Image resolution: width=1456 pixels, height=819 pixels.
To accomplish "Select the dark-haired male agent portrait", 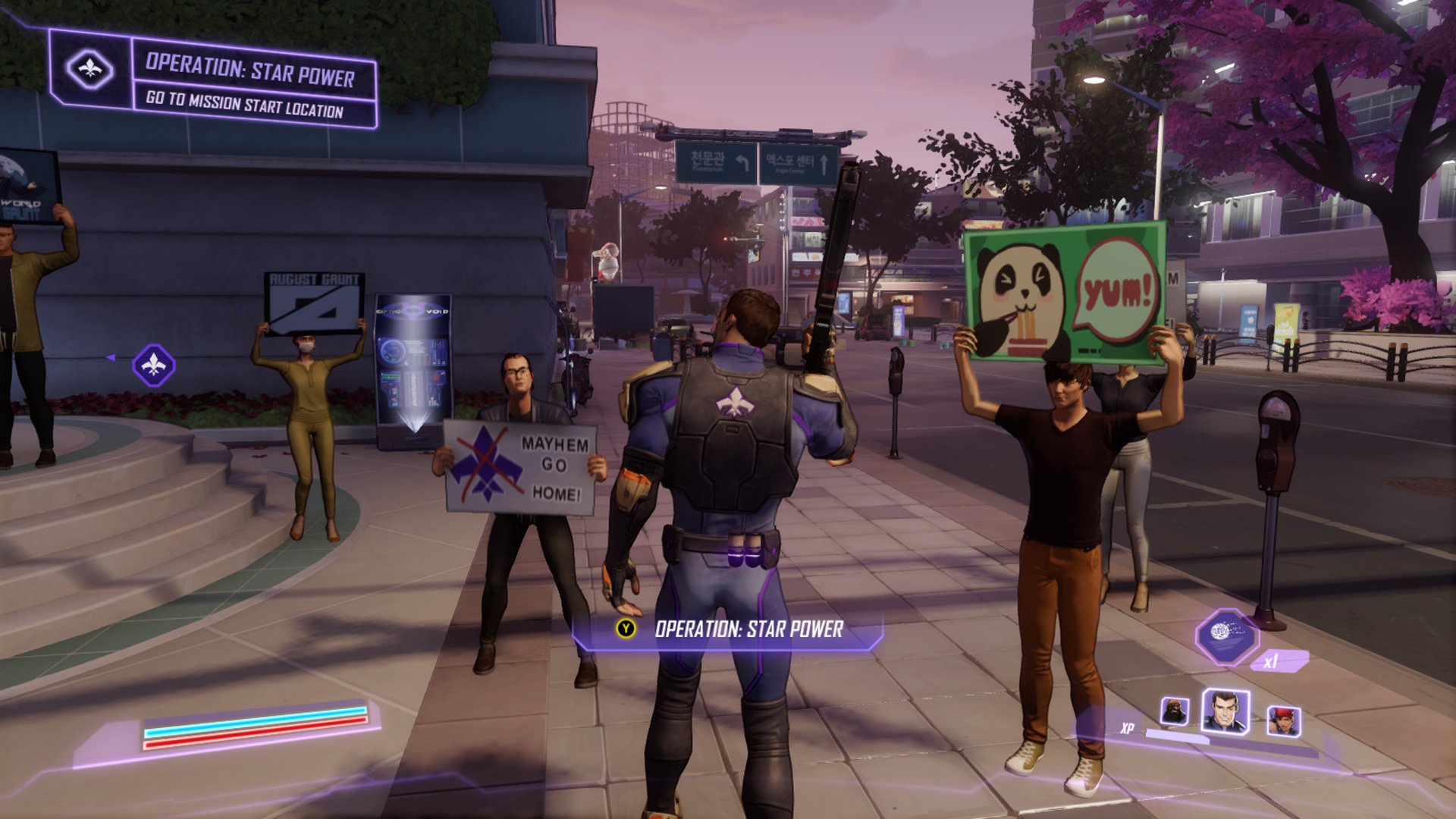I will pyautogui.click(x=1225, y=711).
